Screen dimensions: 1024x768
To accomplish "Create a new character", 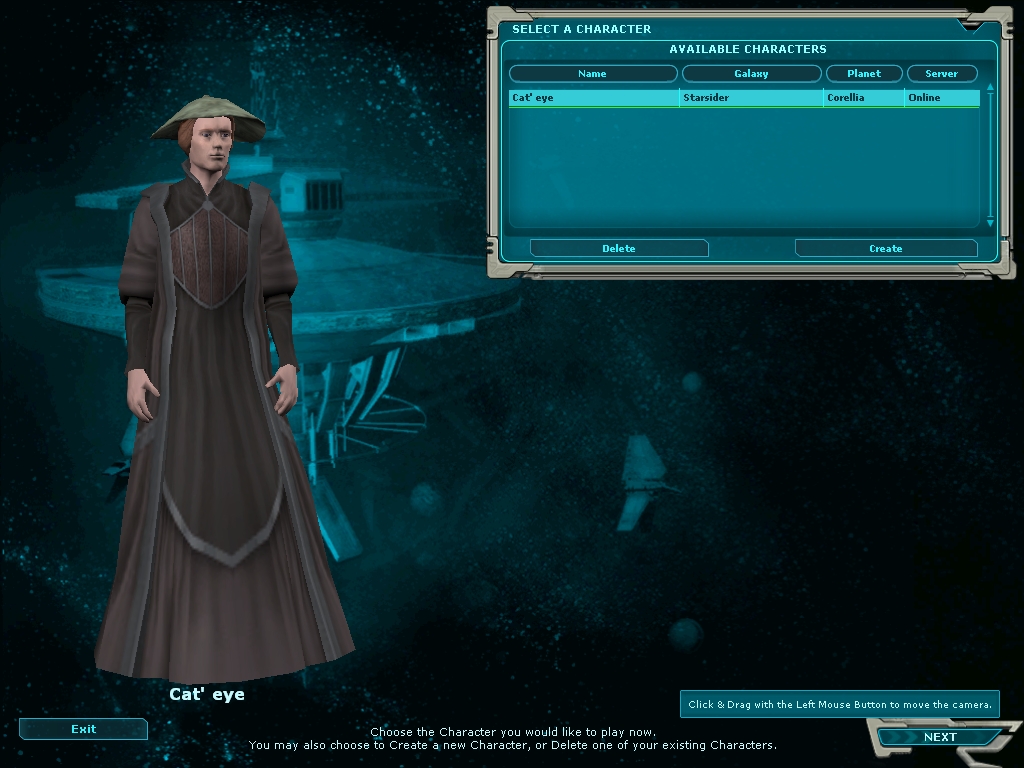I will pyautogui.click(x=885, y=248).
